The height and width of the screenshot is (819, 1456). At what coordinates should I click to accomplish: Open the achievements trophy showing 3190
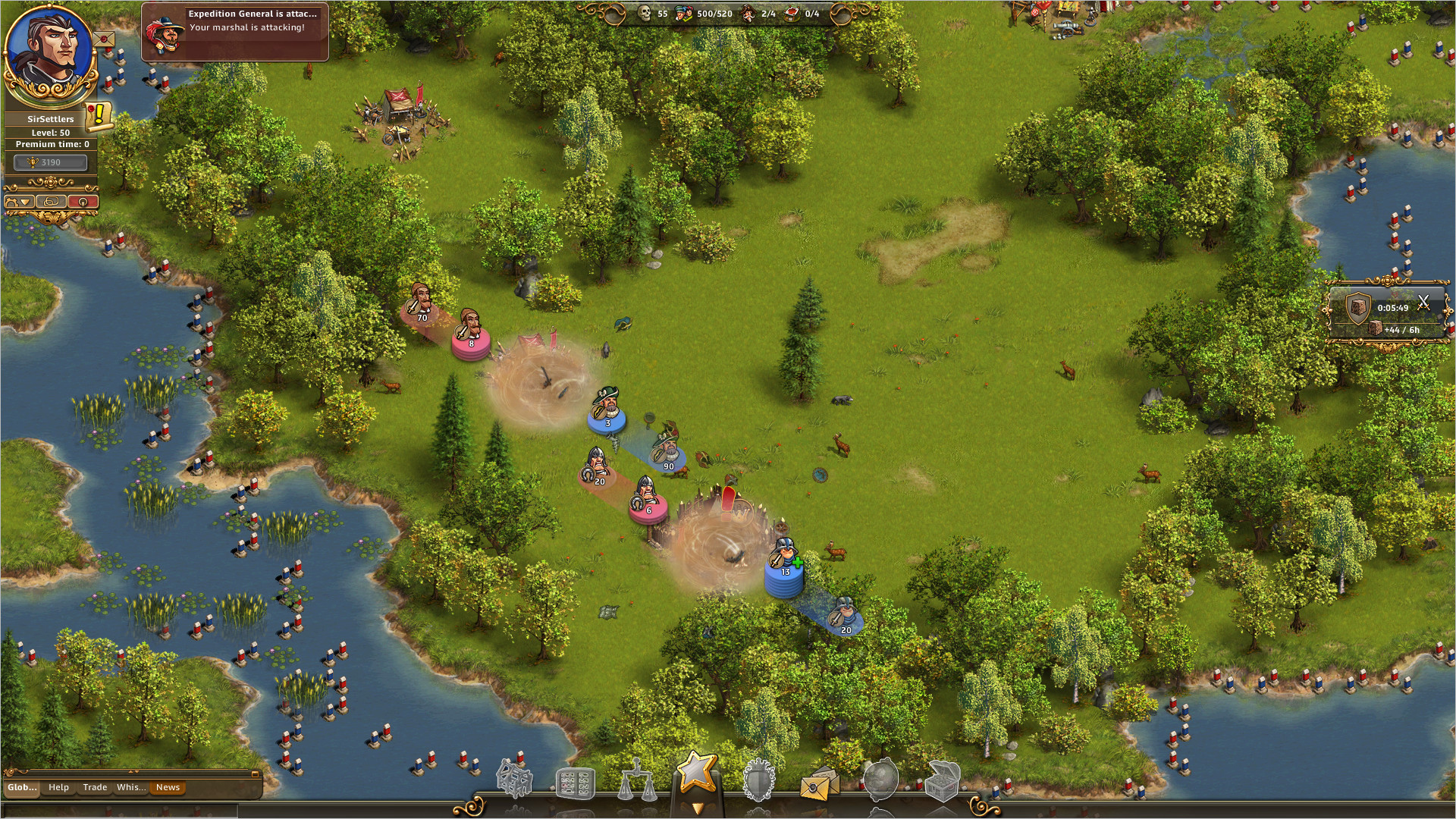click(x=51, y=162)
